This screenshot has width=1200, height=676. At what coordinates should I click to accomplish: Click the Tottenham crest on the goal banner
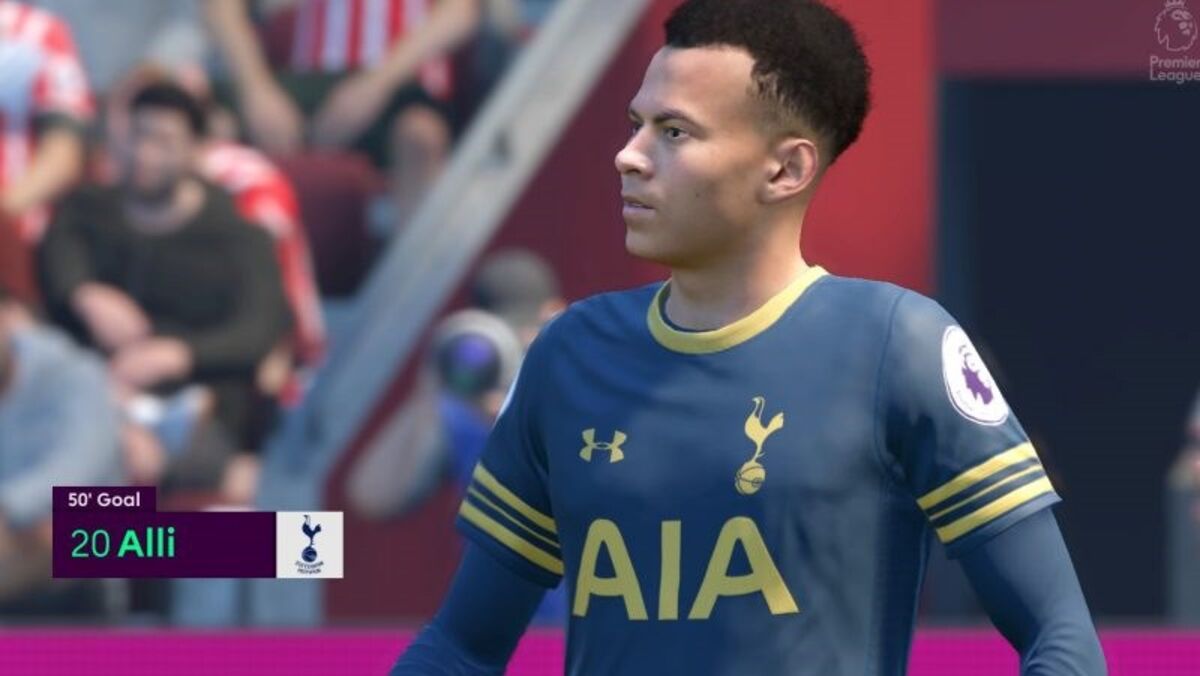(x=309, y=544)
